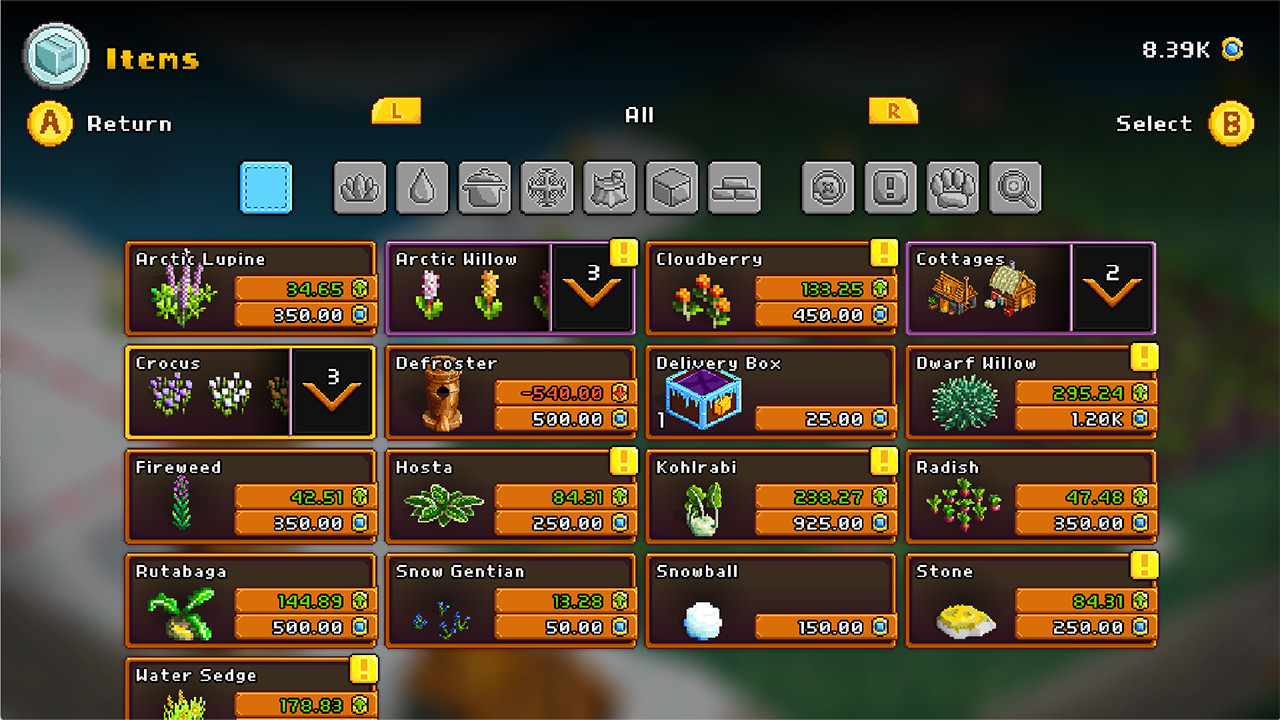Toggle the exclamation mark filter
1280x720 pixels.
pyautogui.click(x=890, y=187)
